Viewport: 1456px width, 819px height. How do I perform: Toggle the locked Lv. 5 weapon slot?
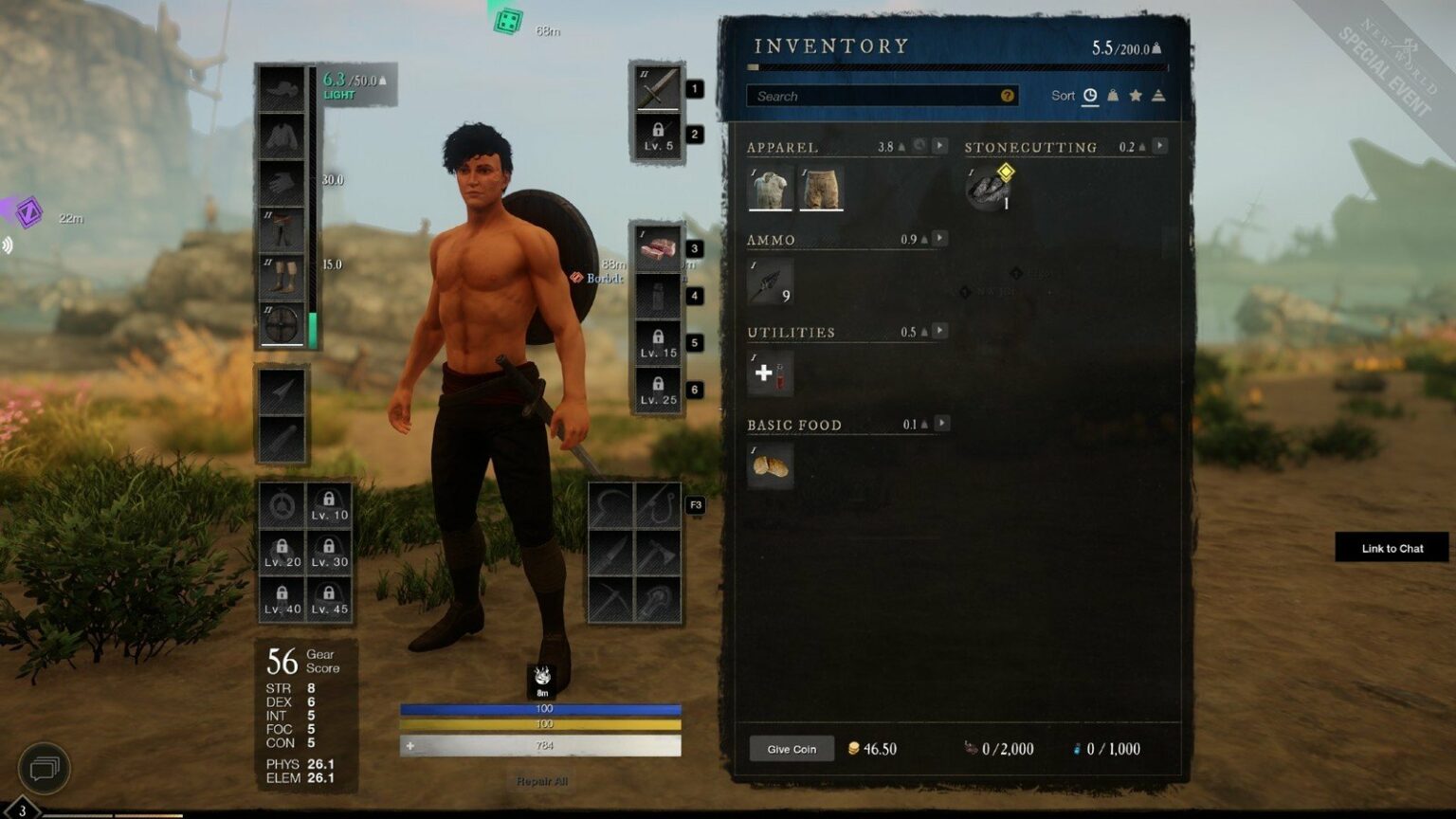(658, 136)
